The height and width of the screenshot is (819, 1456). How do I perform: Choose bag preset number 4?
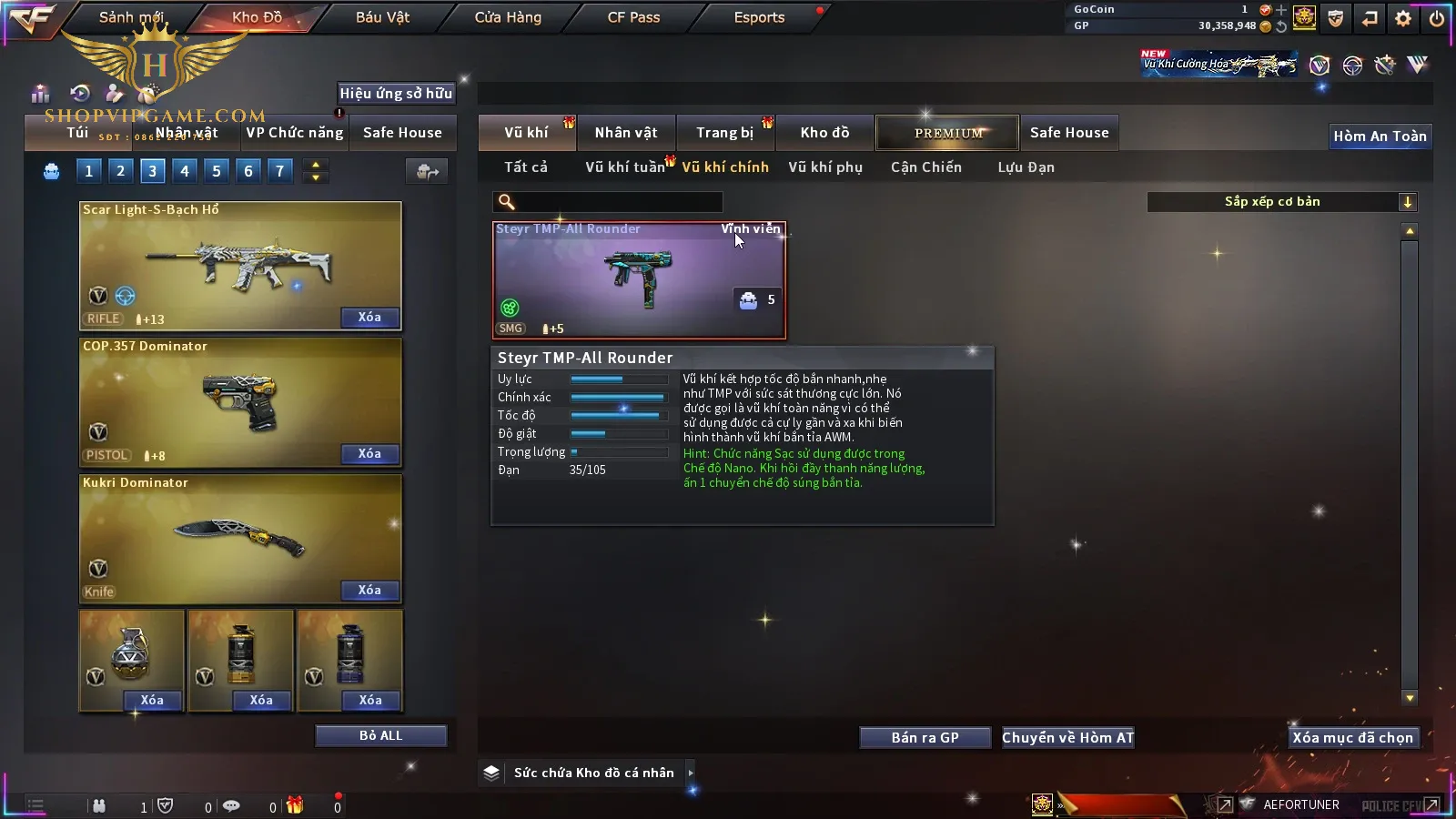click(x=185, y=171)
